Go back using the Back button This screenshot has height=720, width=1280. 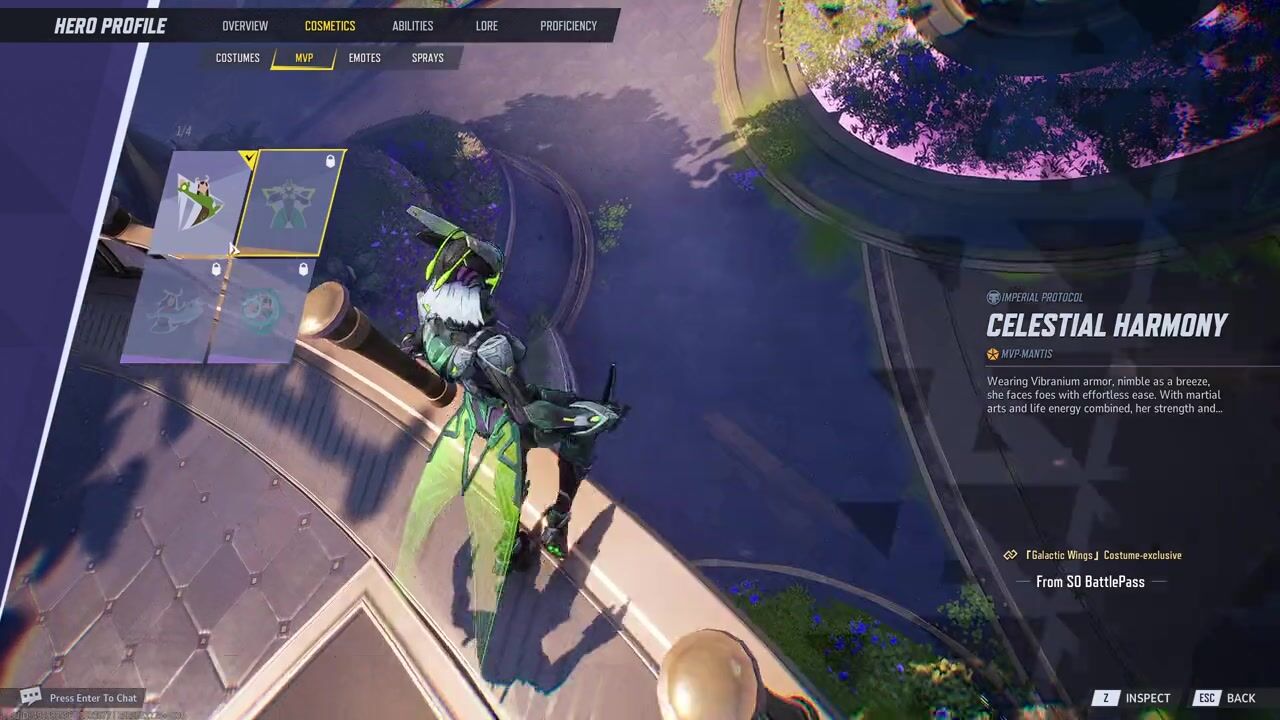point(1228,698)
